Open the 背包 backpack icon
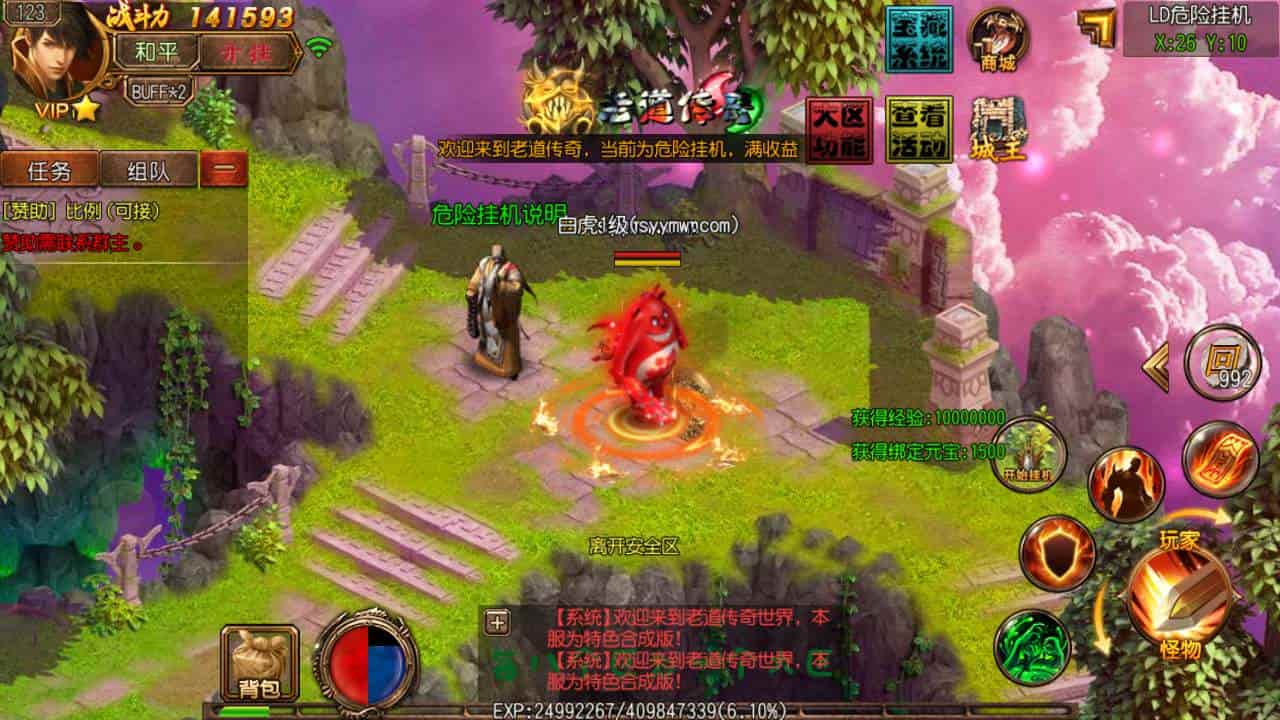Viewport: 1280px width, 720px height. coord(258,660)
